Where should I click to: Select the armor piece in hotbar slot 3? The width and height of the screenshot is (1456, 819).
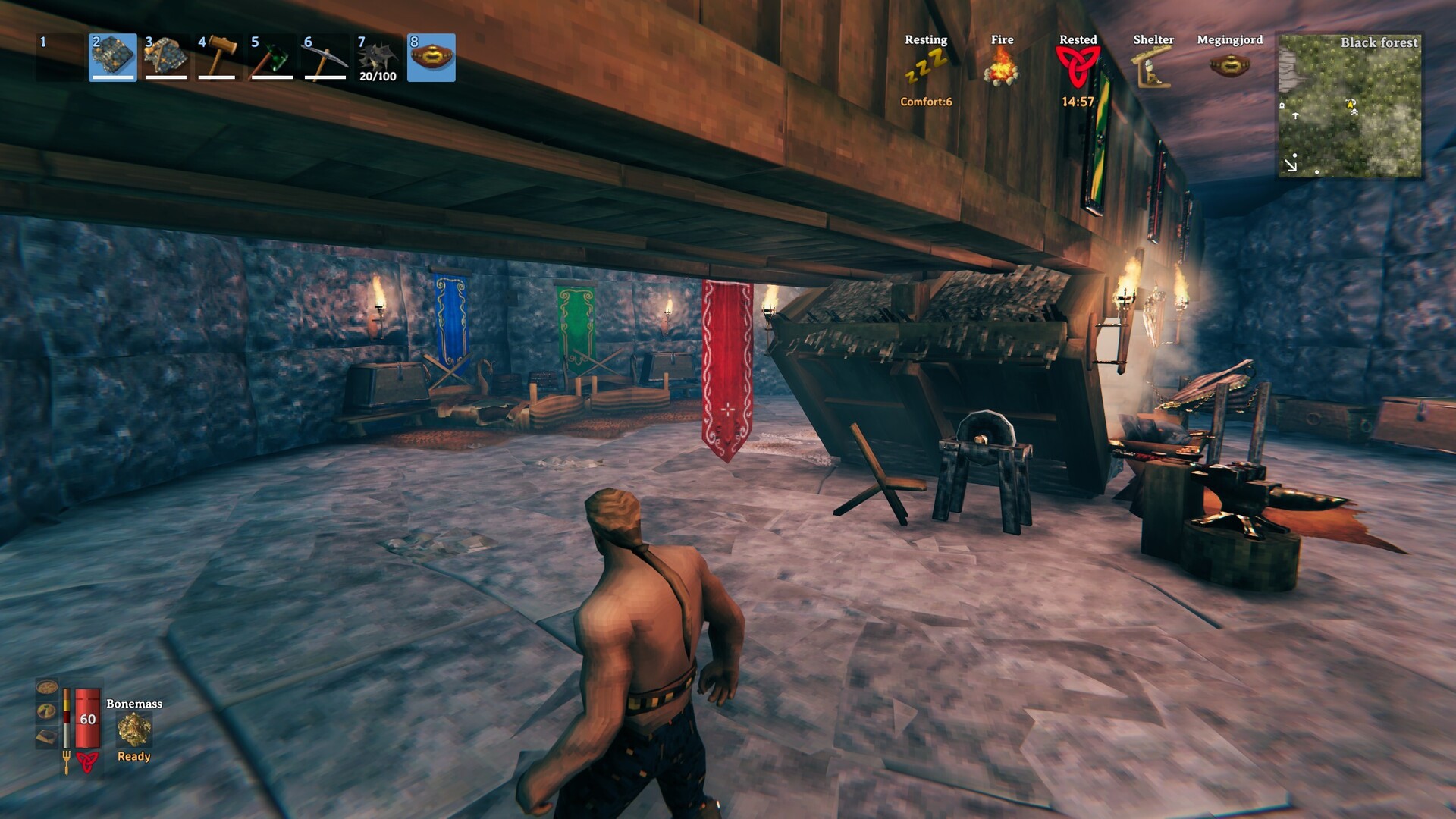[166, 57]
